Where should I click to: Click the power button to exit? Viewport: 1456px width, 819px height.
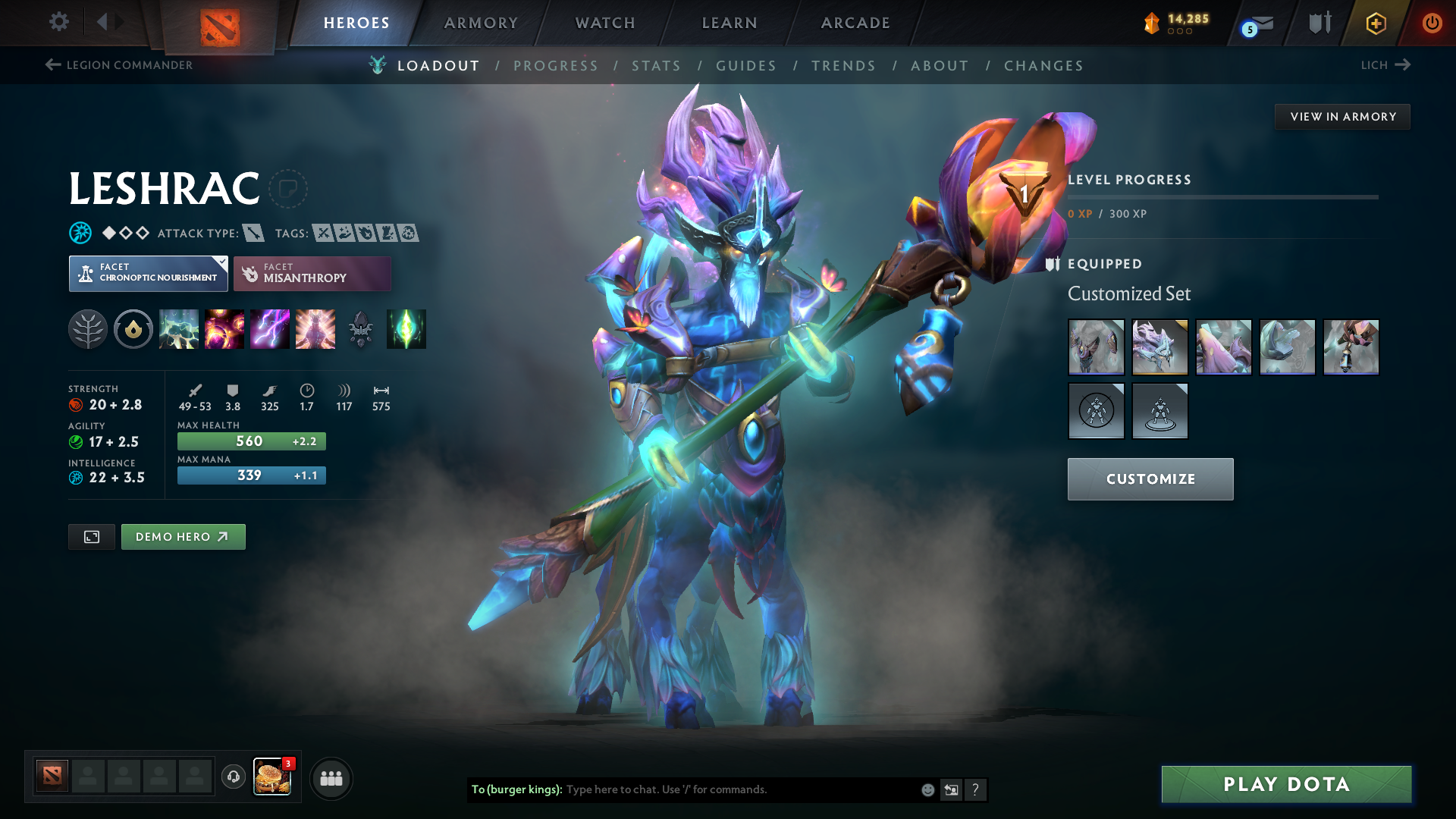(x=1432, y=23)
